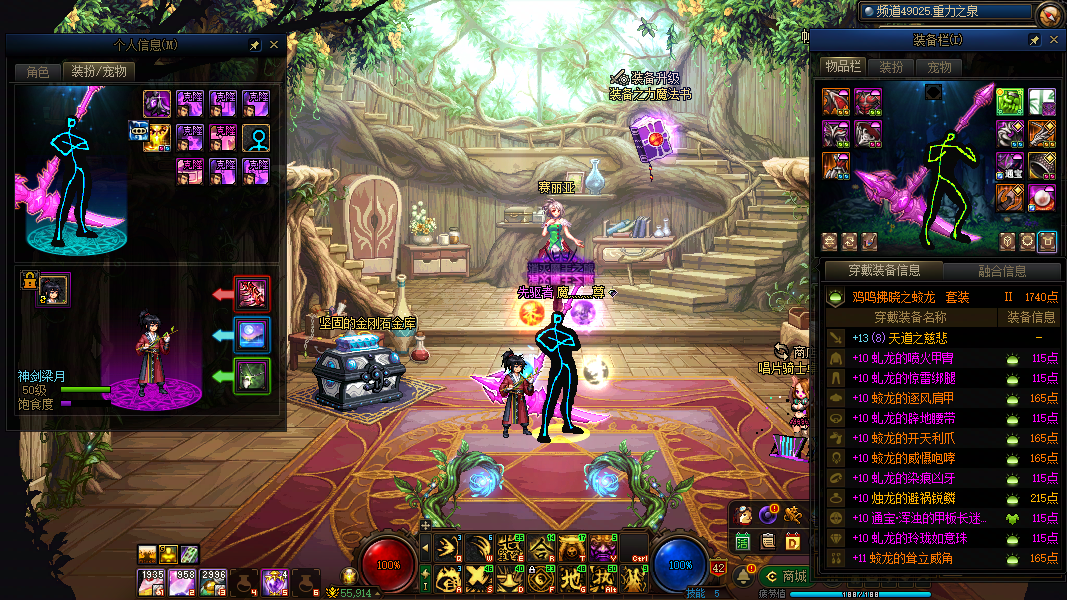
Task: Select the 装扮/宠物 tab
Action: pos(97,72)
